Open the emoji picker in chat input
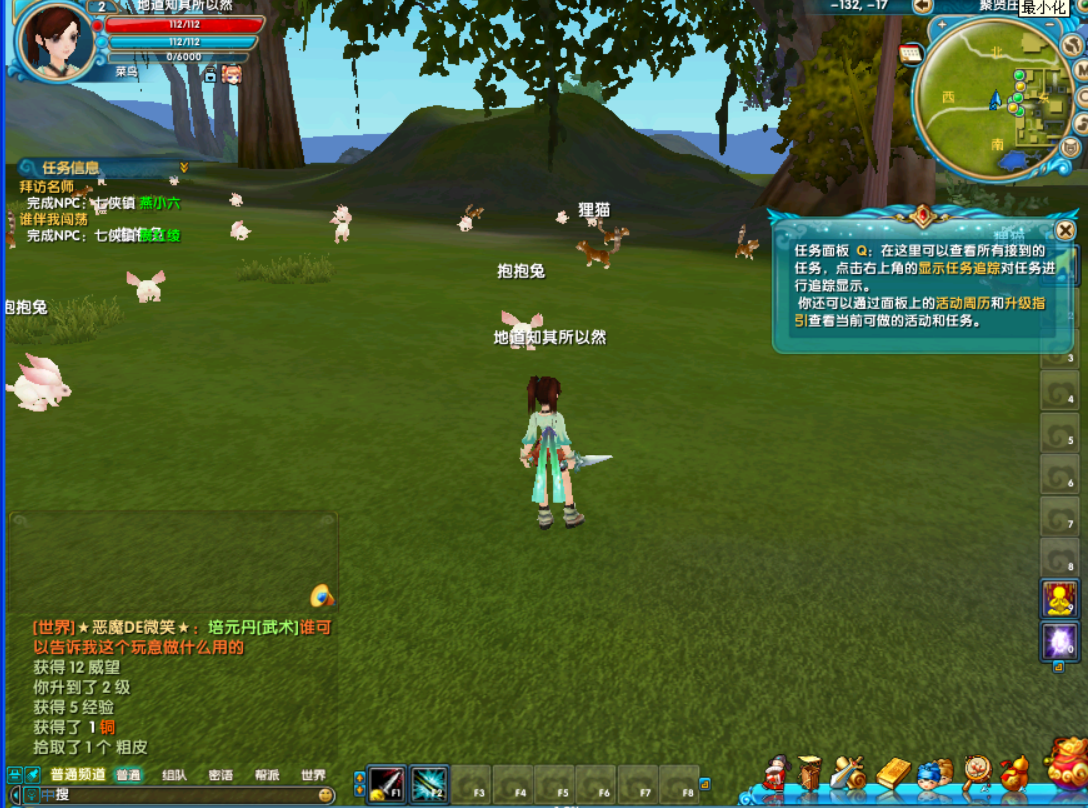This screenshot has width=1088, height=808. click(325, 795)
